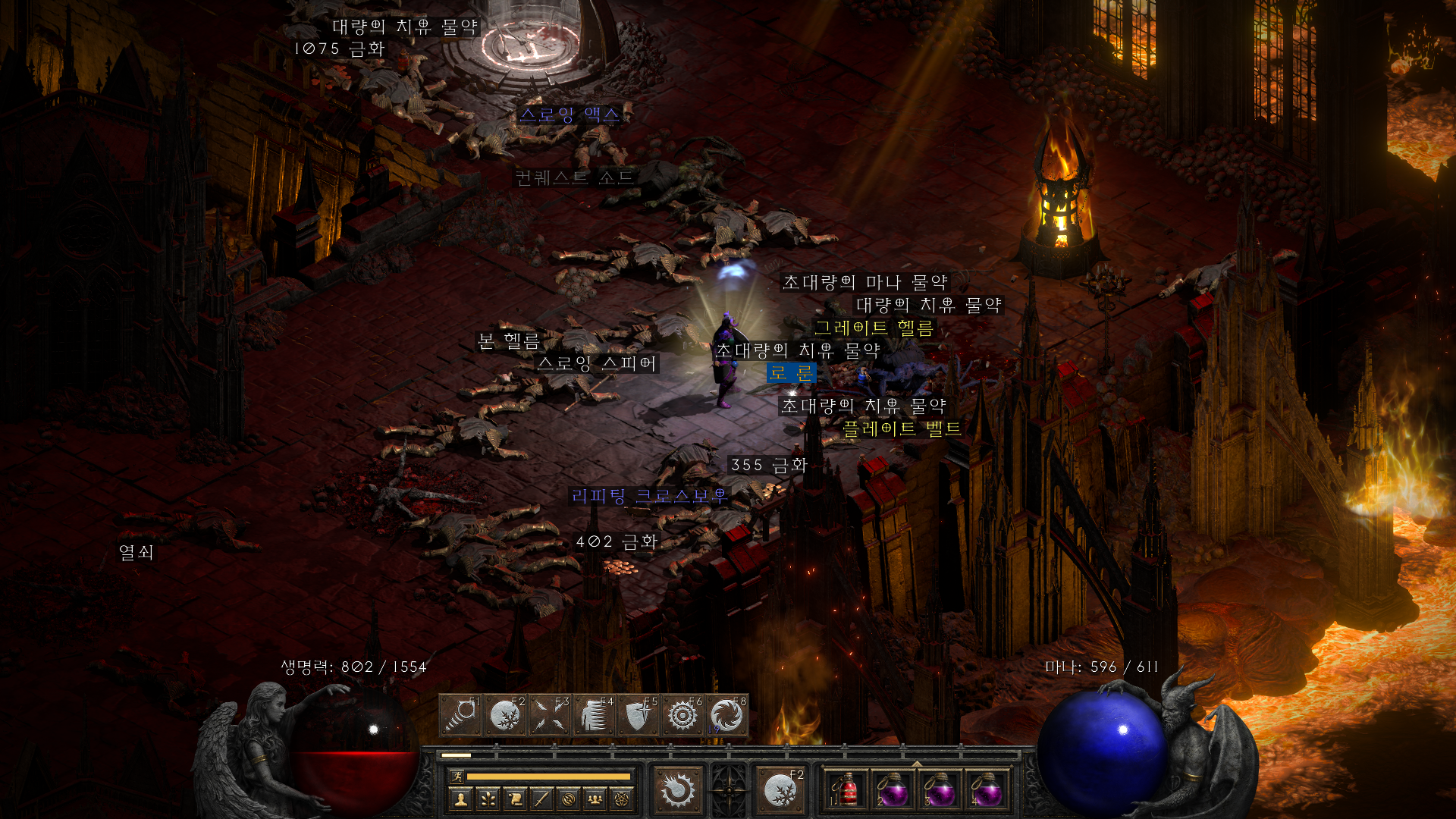Open the character sheet bust icon
The width and height of the screenshot is (1456, 819).
click(x=460, y=798)
